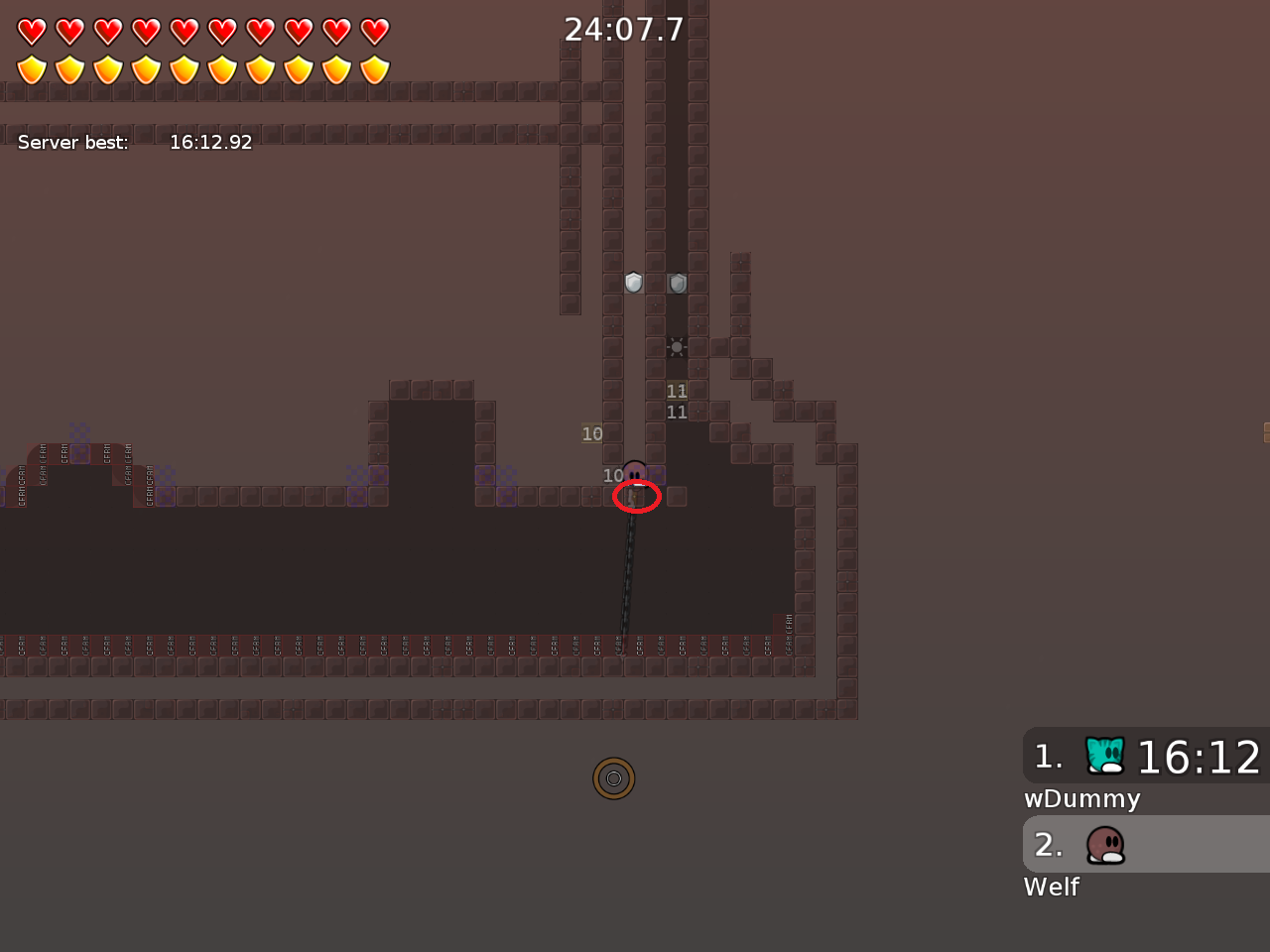The image size is (1270, 952).
Task: Select the race timer showing 24:07.7
Action: pyautogui.click(x=624, y=29)
